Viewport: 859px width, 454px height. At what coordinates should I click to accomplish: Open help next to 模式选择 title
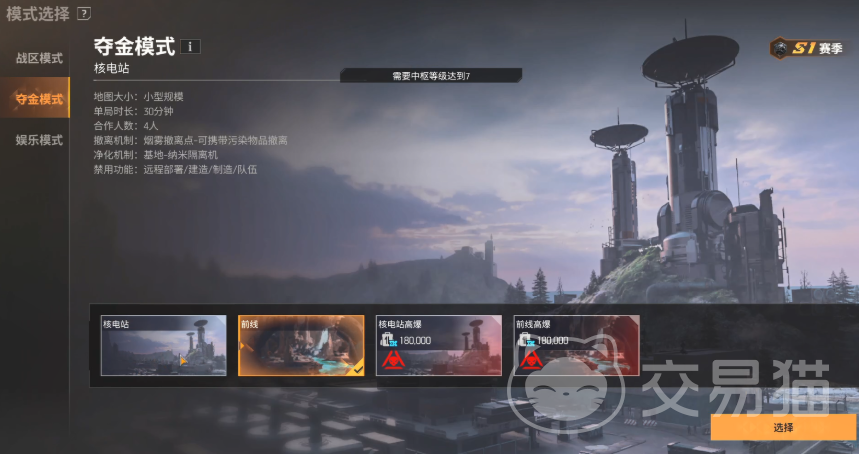coord(84,14)
